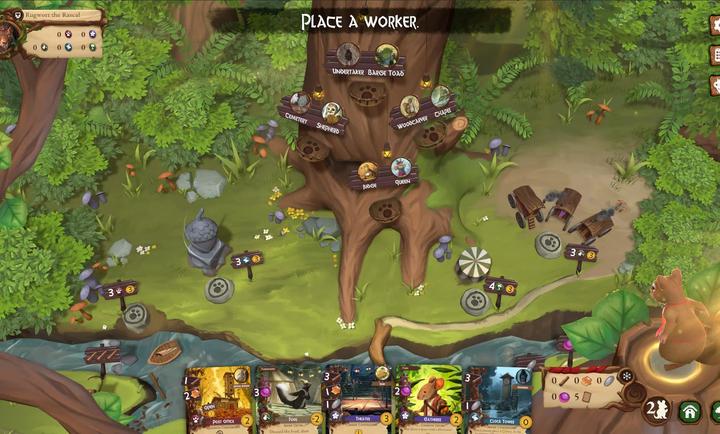Click the green house button
This screenshot has height=434, width=720.
point(689,410)
